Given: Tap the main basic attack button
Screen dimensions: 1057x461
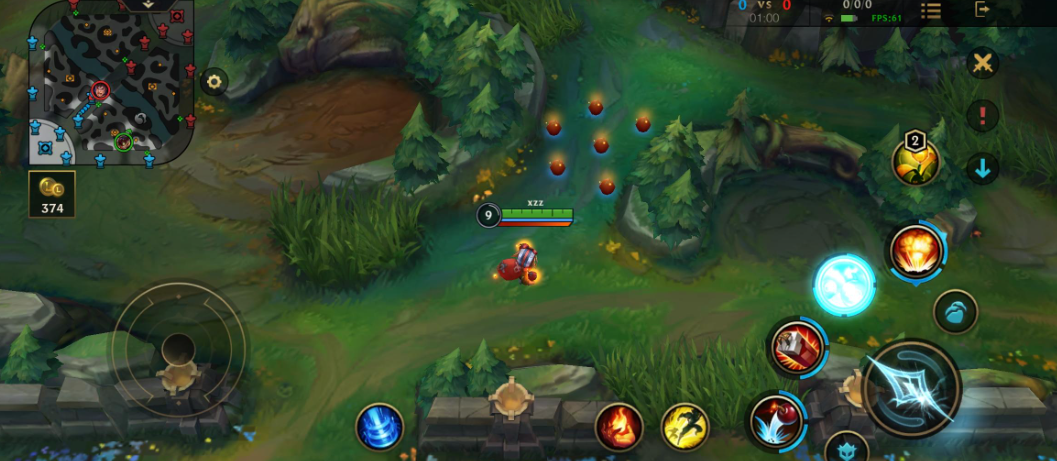Looking at the screenshot, I should (911, 389).
